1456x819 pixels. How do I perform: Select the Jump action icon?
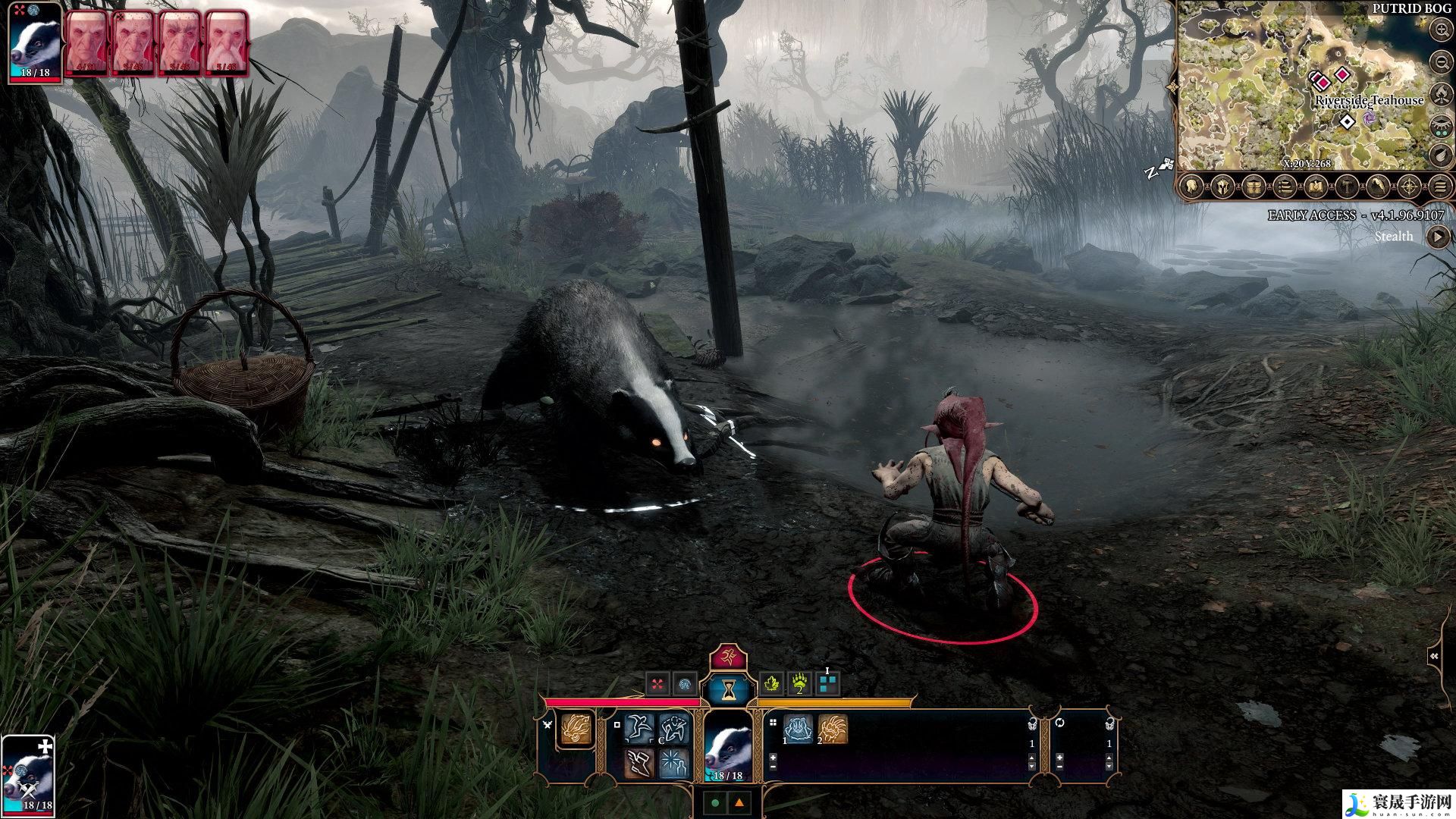[x=640, y=728]
